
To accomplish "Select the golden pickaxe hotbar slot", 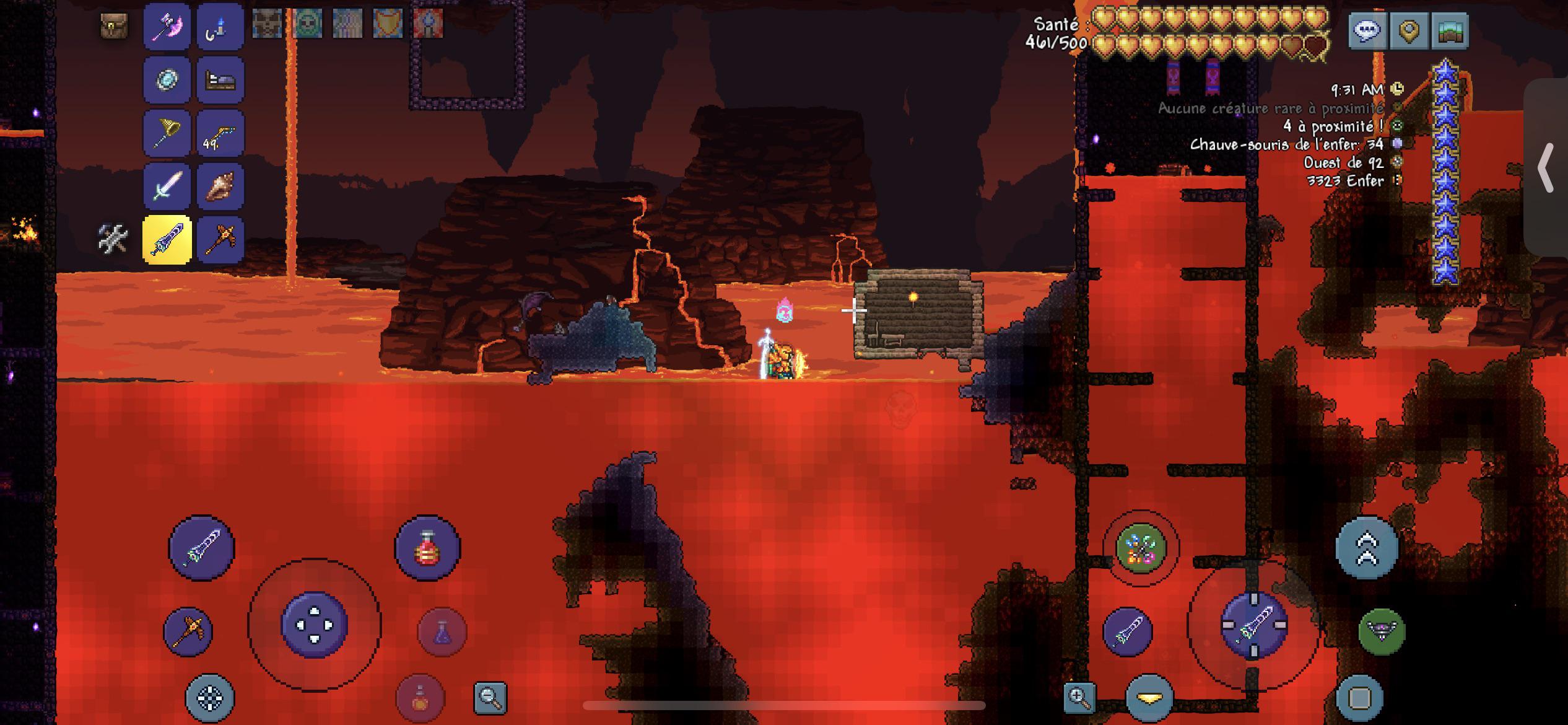I will (220, 240).
